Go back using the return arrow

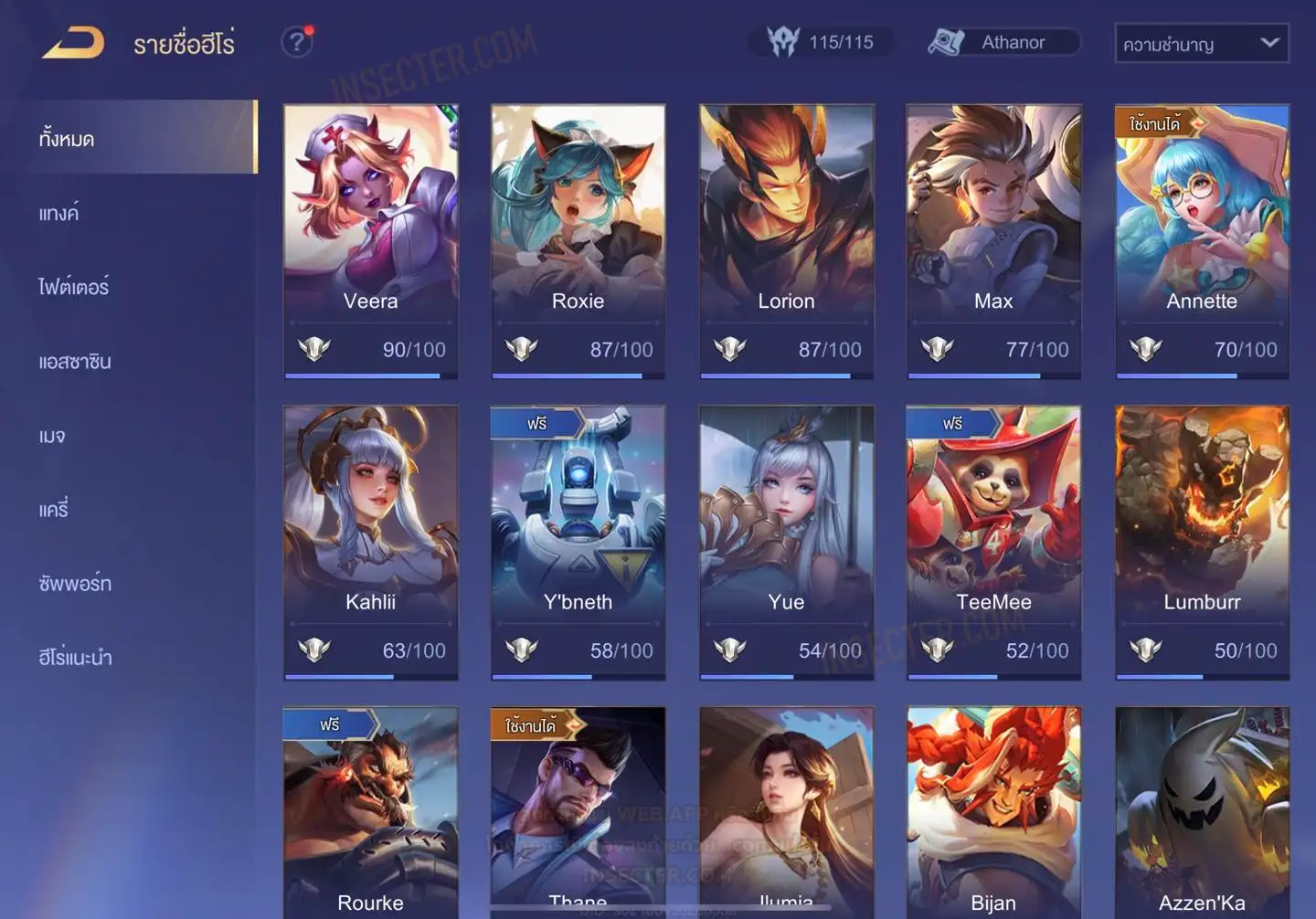pos(73,43)
